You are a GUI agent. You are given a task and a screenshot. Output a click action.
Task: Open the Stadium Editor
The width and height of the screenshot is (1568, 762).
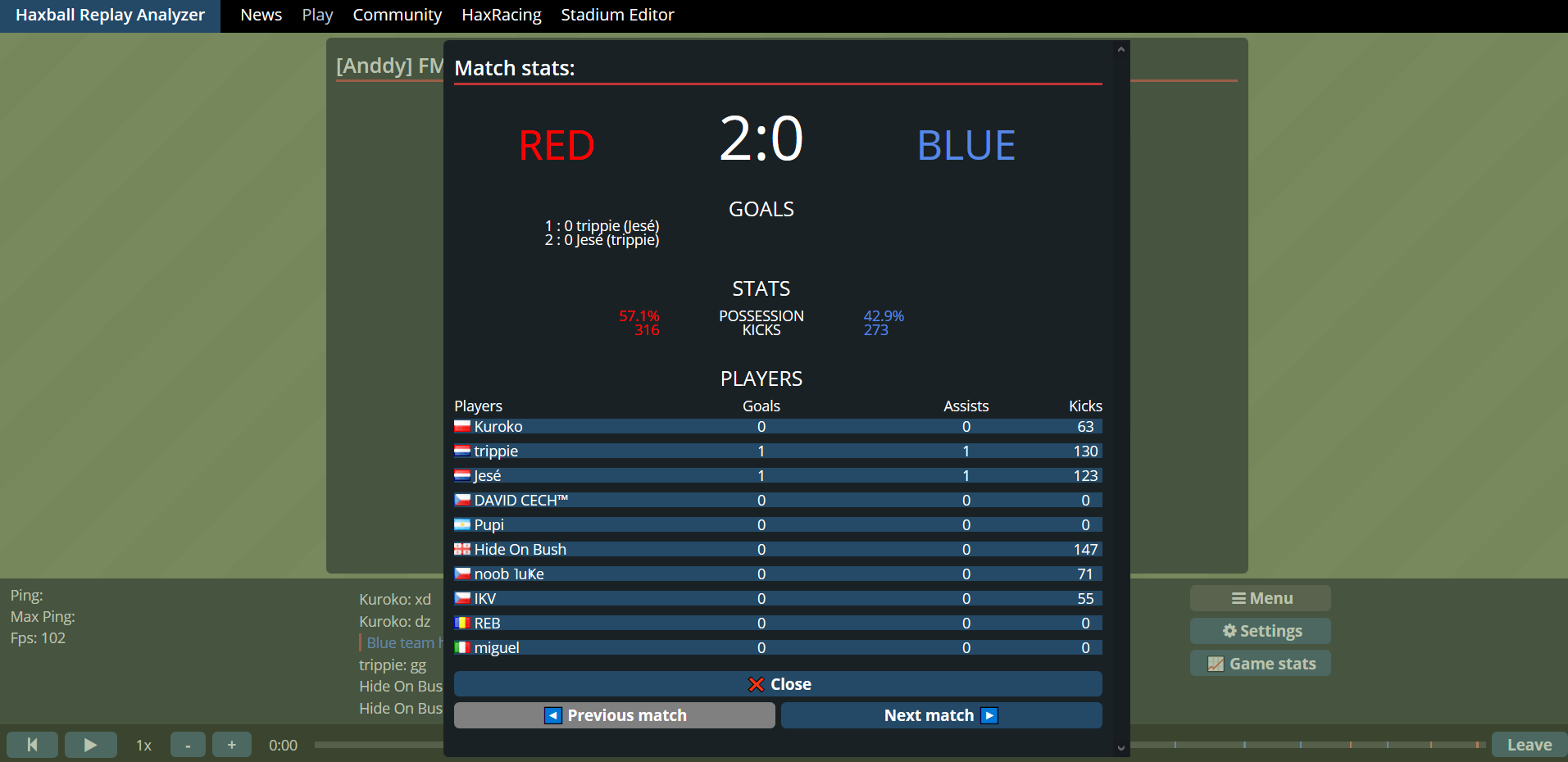coord(617,15)
